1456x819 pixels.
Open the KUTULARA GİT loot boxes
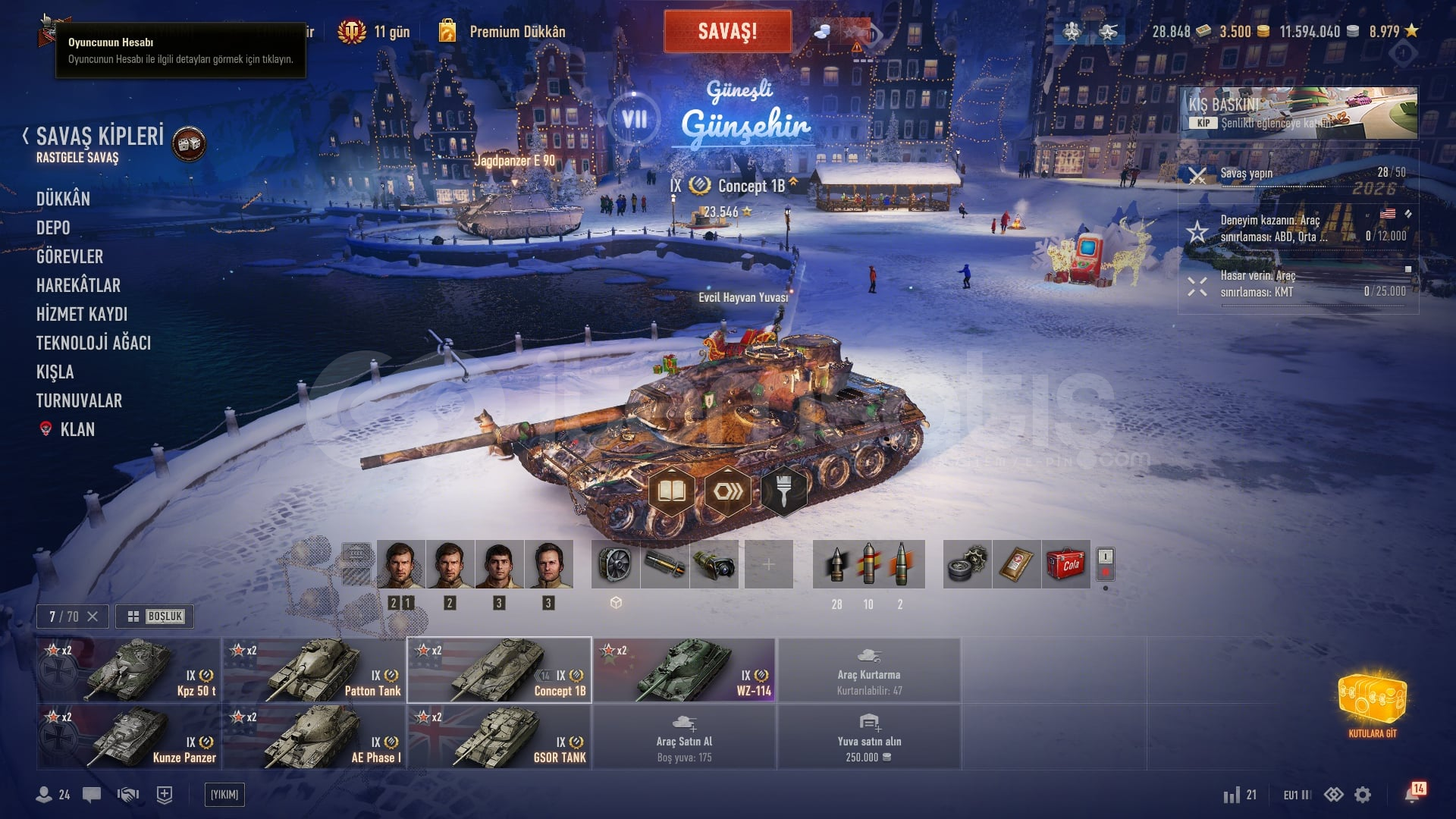(x=1372, y=704)
